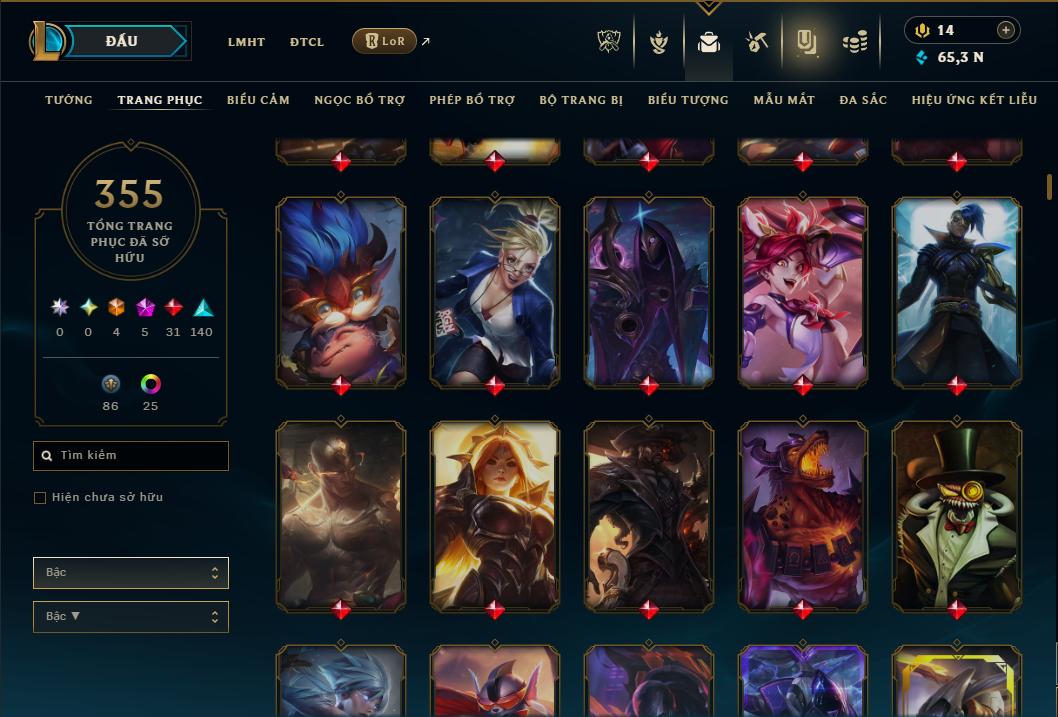Open the NGỌC BỔ TRỢ runes tab

pyautogui.click(x=359, y=100)
